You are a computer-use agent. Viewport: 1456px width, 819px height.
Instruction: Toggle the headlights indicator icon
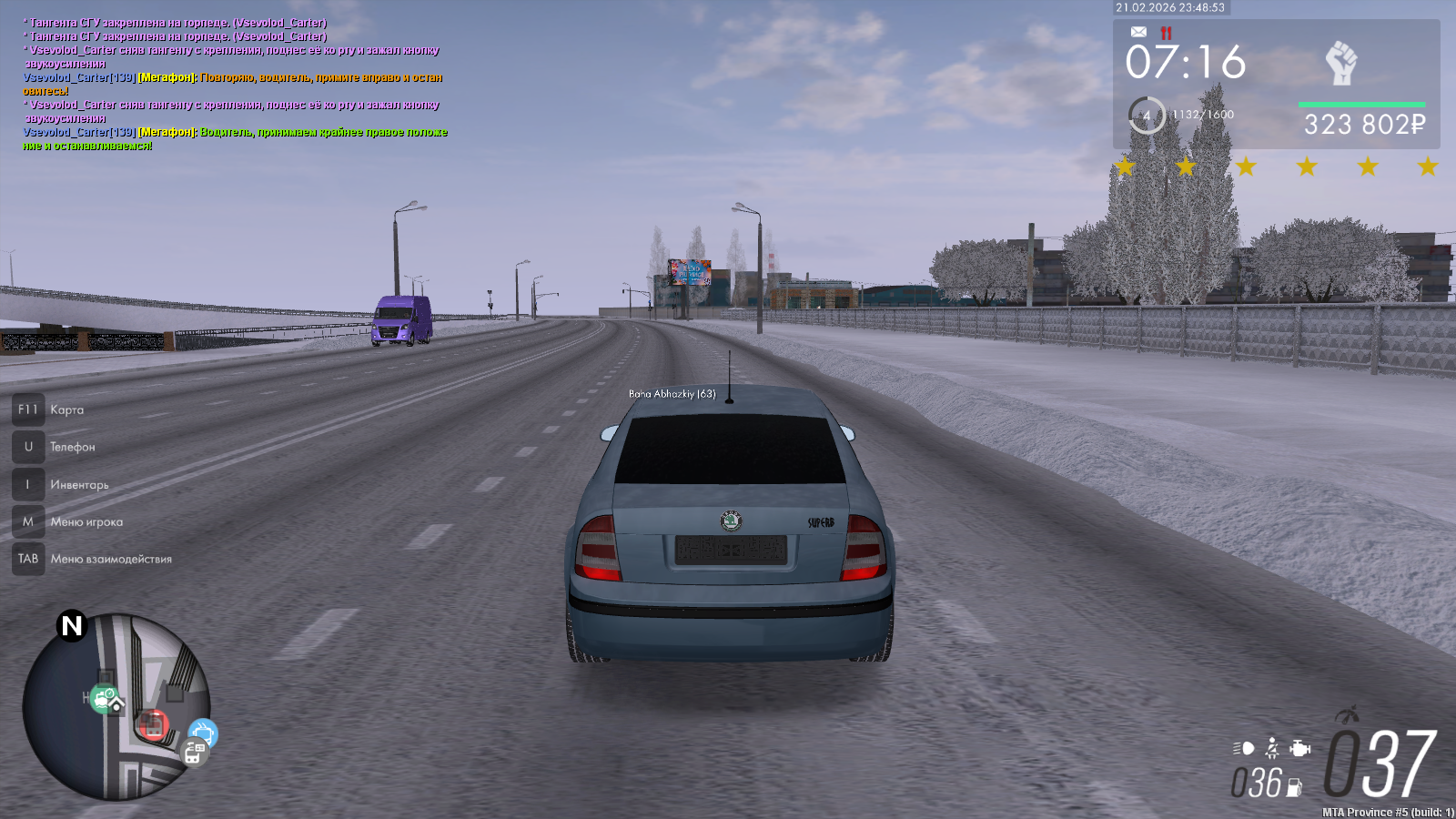tap(1243, 748)
